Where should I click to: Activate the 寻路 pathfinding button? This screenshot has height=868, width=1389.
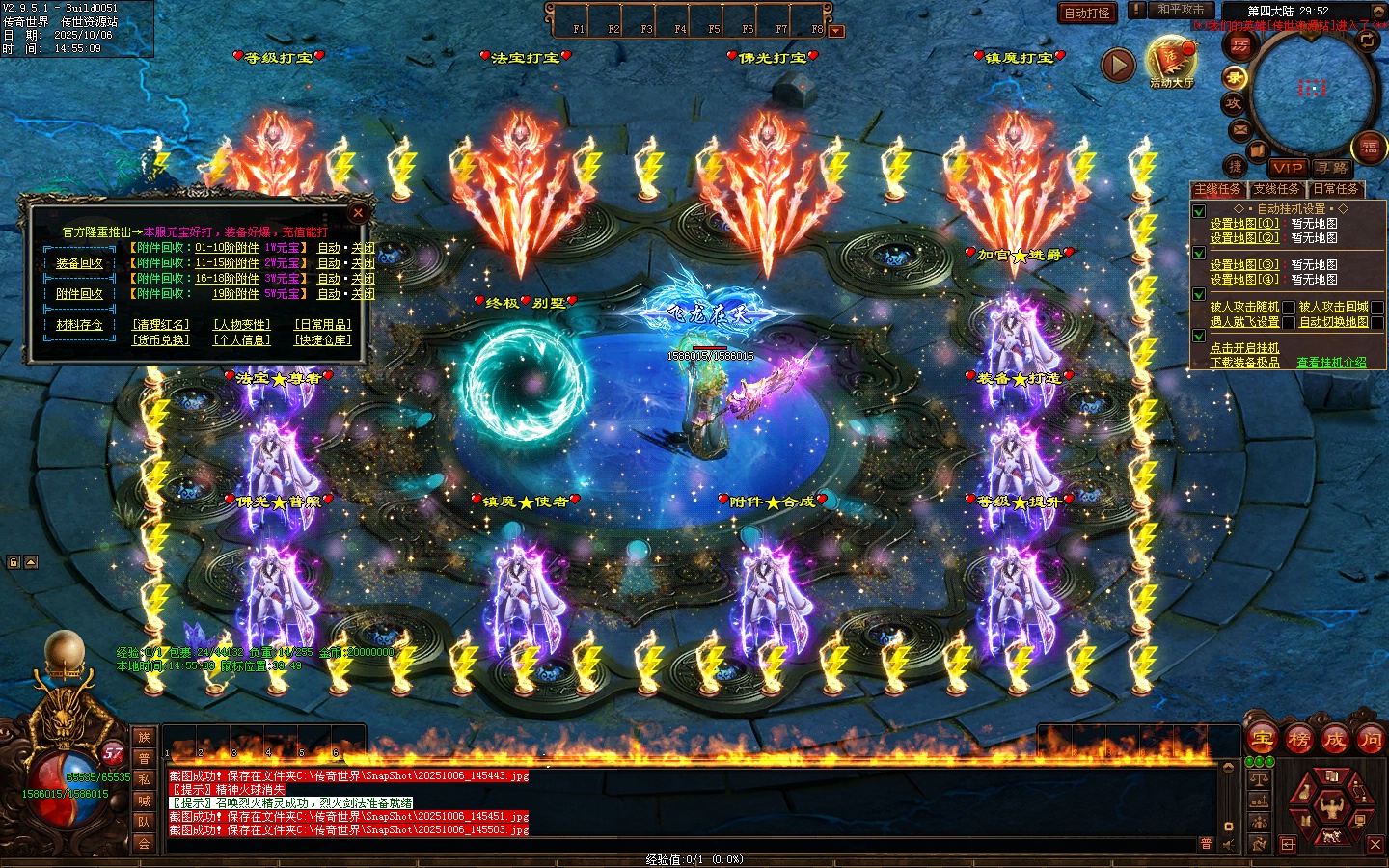pyautogui.click(x=1332, y=168)
